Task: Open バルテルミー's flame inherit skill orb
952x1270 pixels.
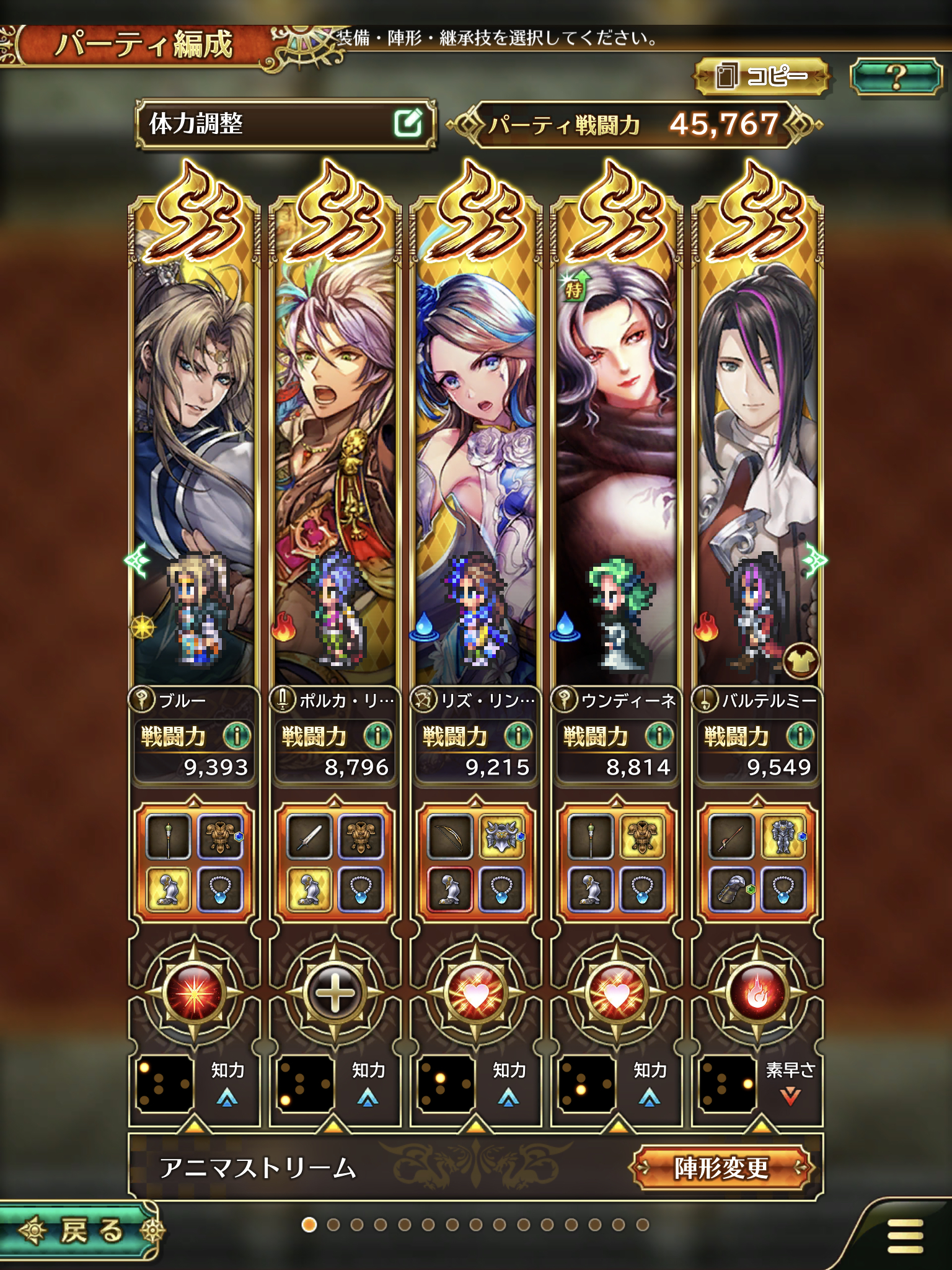Action: (x=757, y=993)
